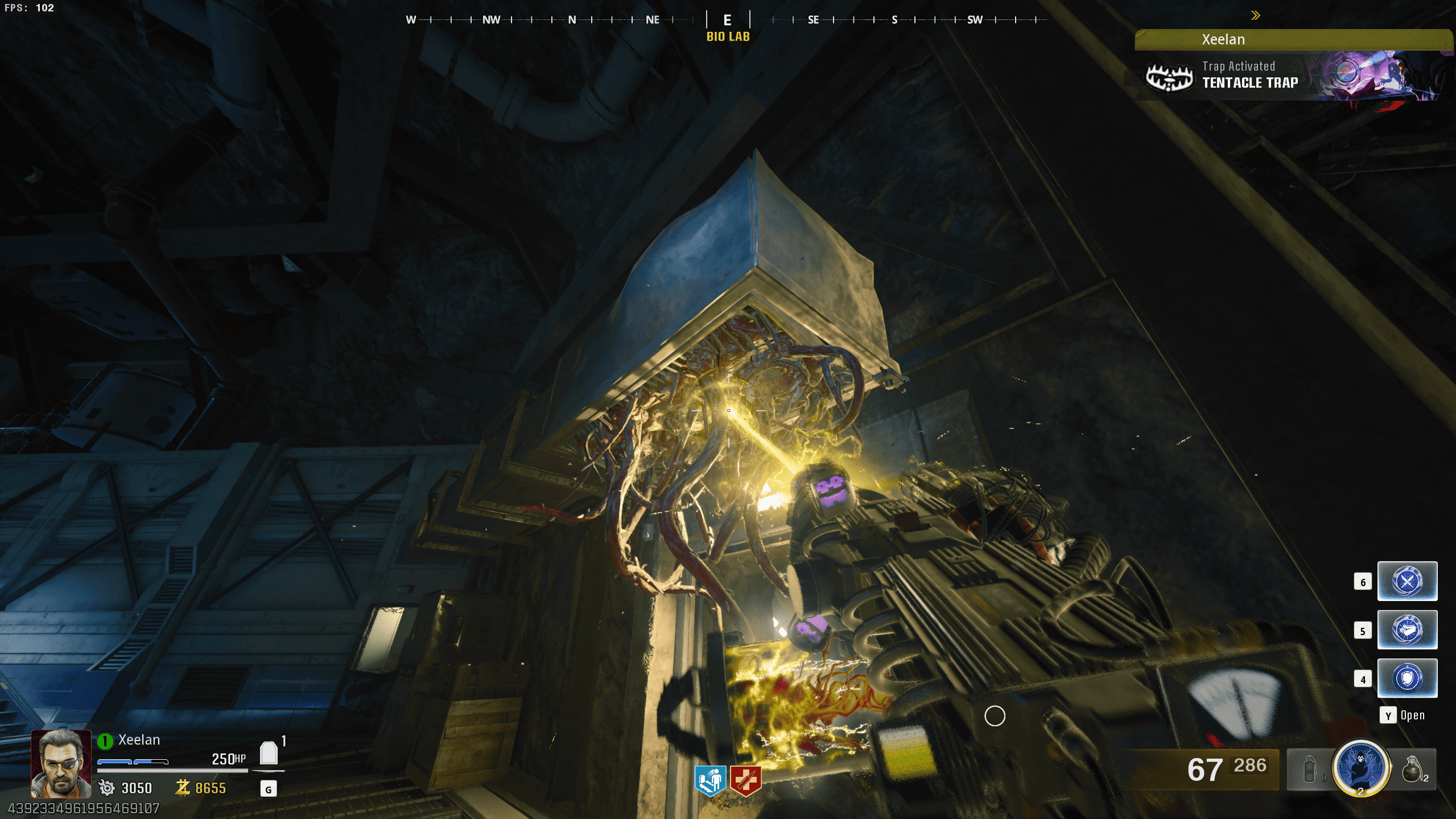1456x819 pixels.
Task: Click the gold Z essence icon
Action: tap(182, 788)
